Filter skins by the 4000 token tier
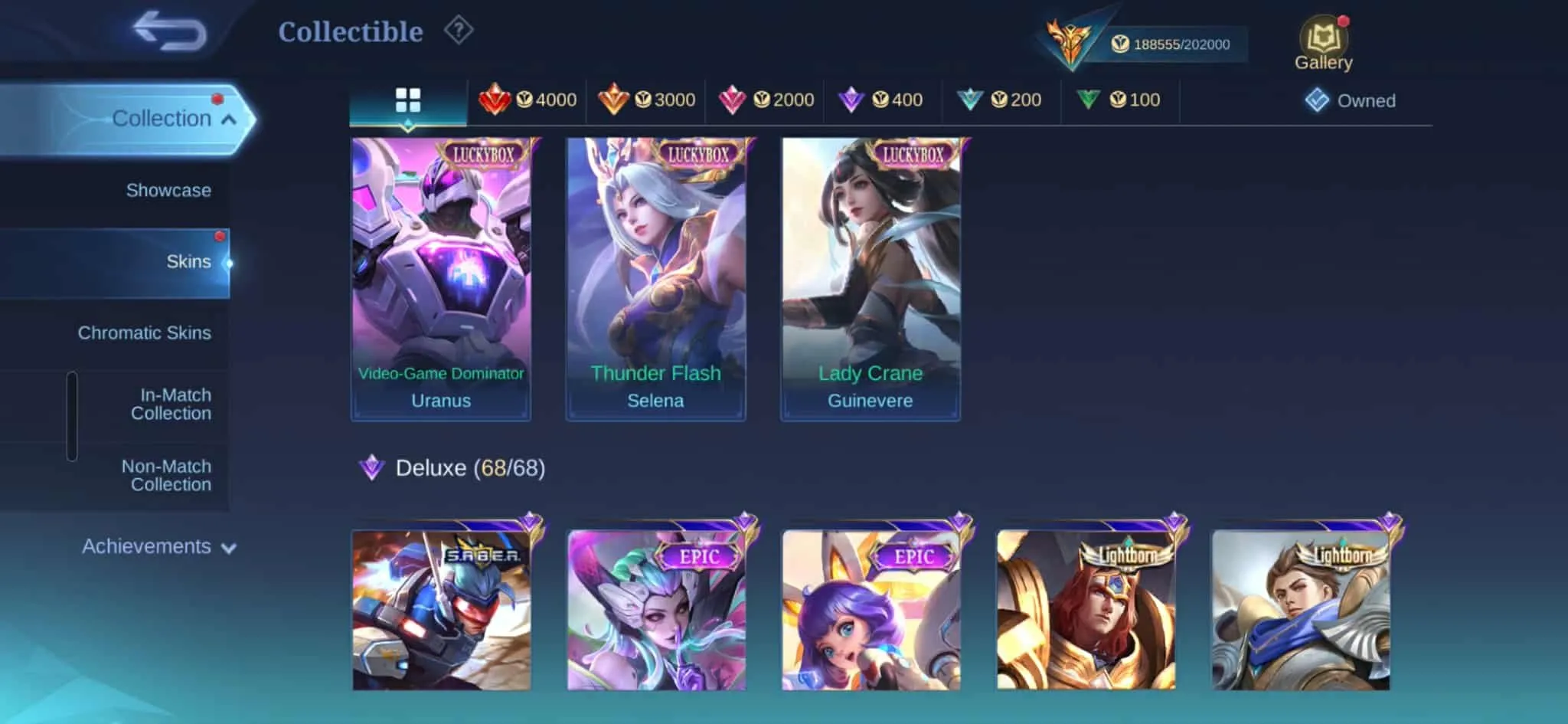The width and height of the screenshot is (1568, 724). [x=530, y=99]
